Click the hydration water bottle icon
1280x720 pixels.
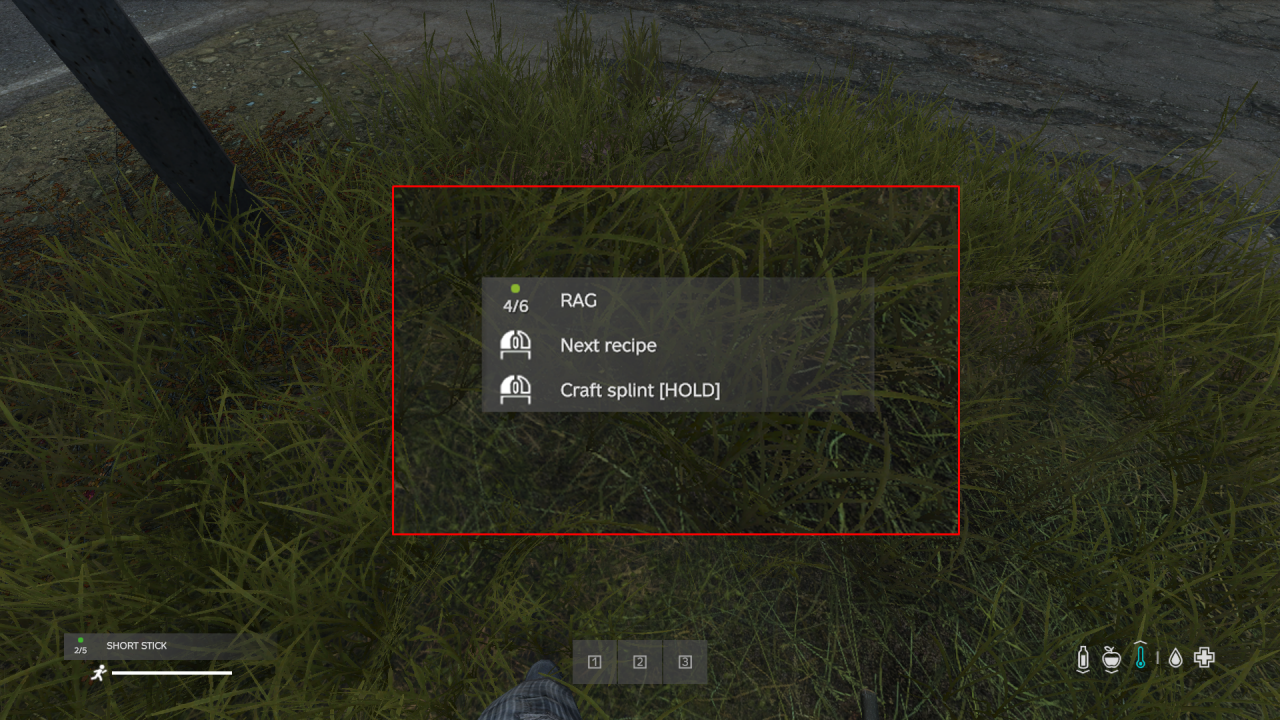(x=1083, y=658)
